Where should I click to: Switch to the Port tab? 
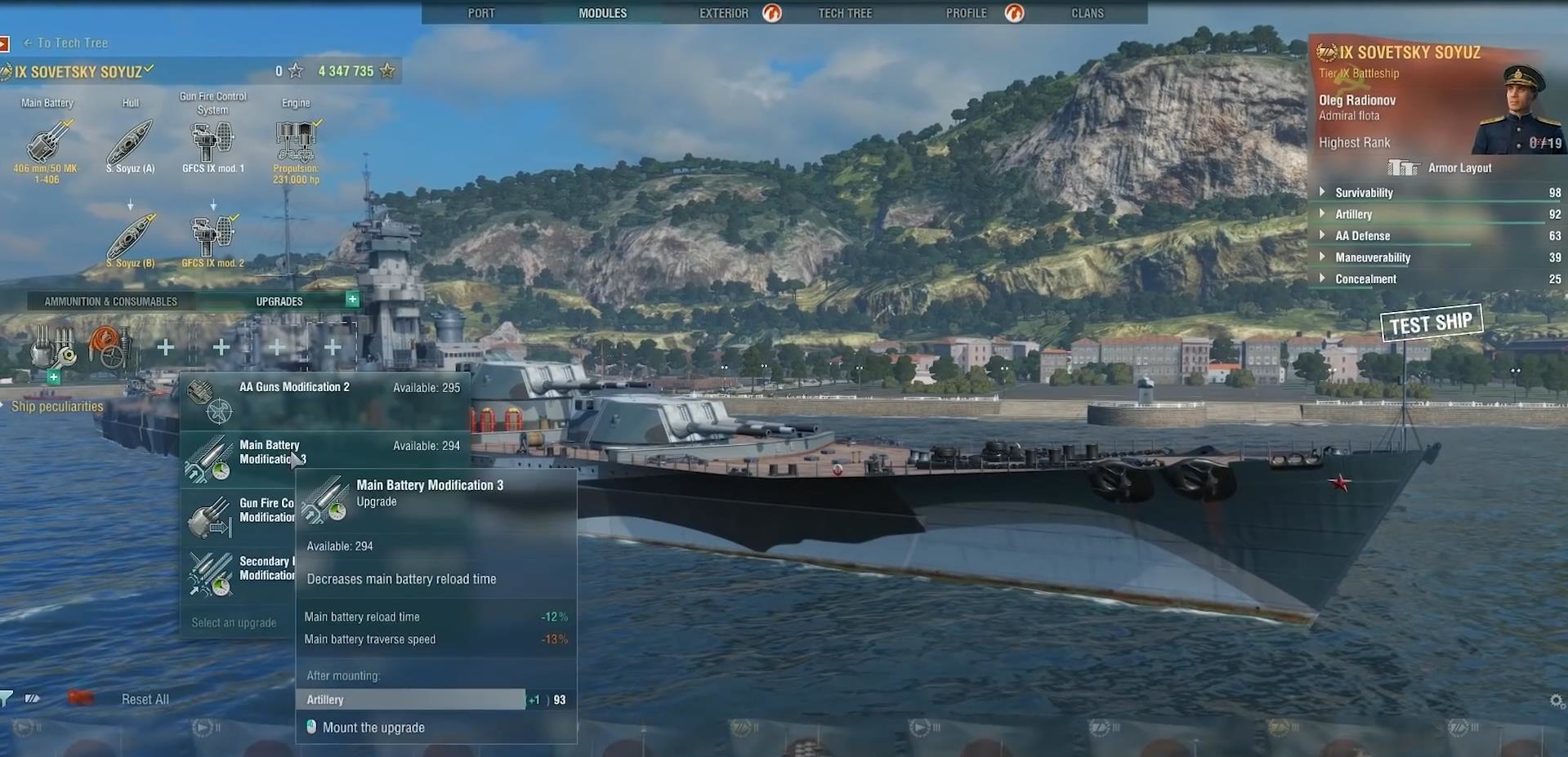click(x=480, y=13)
